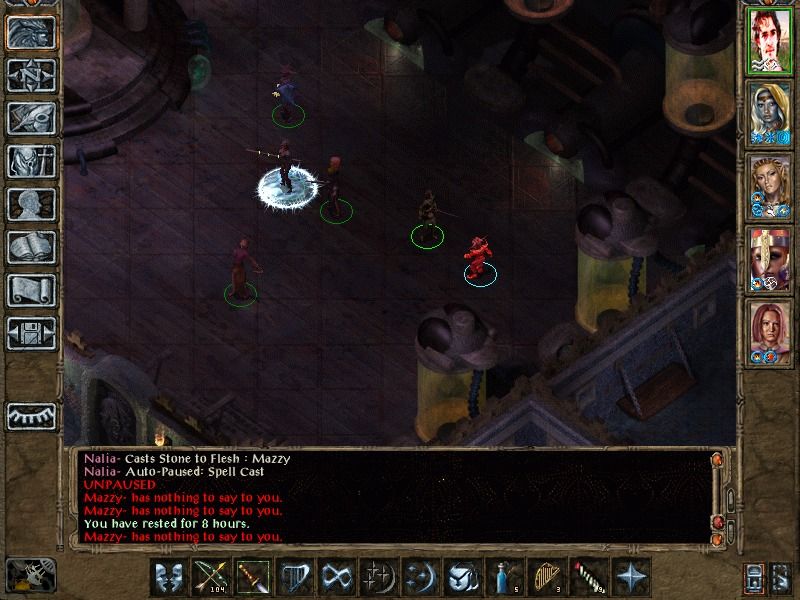Open the mage spellbook button
This screenshot has height=600, width=800.
click(31, 247)
